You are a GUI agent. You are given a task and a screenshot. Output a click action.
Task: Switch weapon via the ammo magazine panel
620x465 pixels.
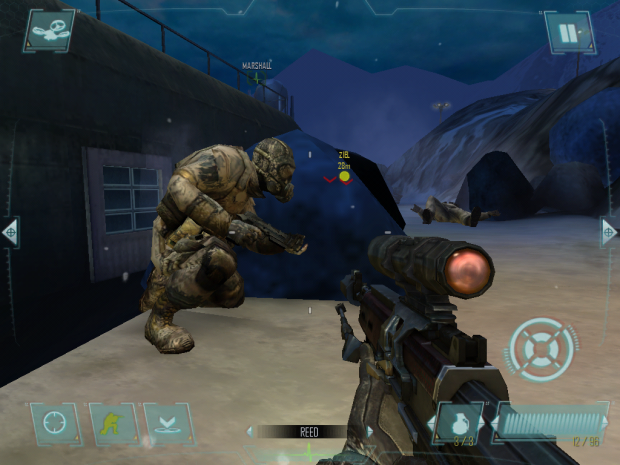click(x=549, y=423)
